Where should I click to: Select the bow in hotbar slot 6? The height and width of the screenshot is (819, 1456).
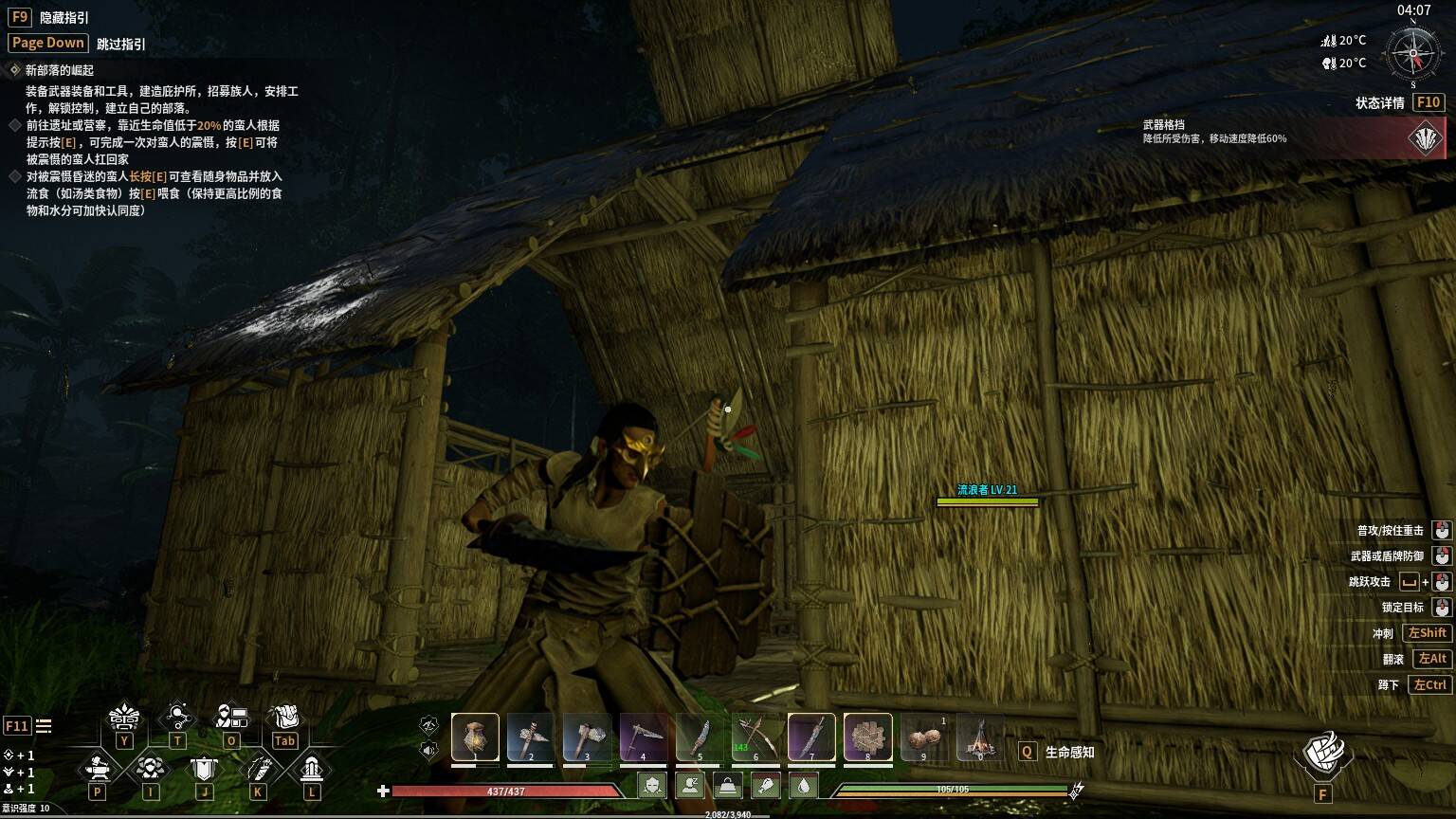click(x=755, y=737)
